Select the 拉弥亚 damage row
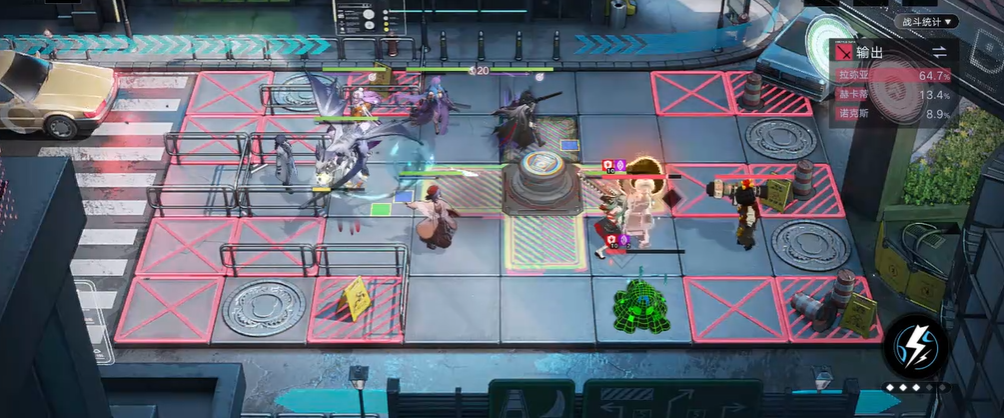 893,76
